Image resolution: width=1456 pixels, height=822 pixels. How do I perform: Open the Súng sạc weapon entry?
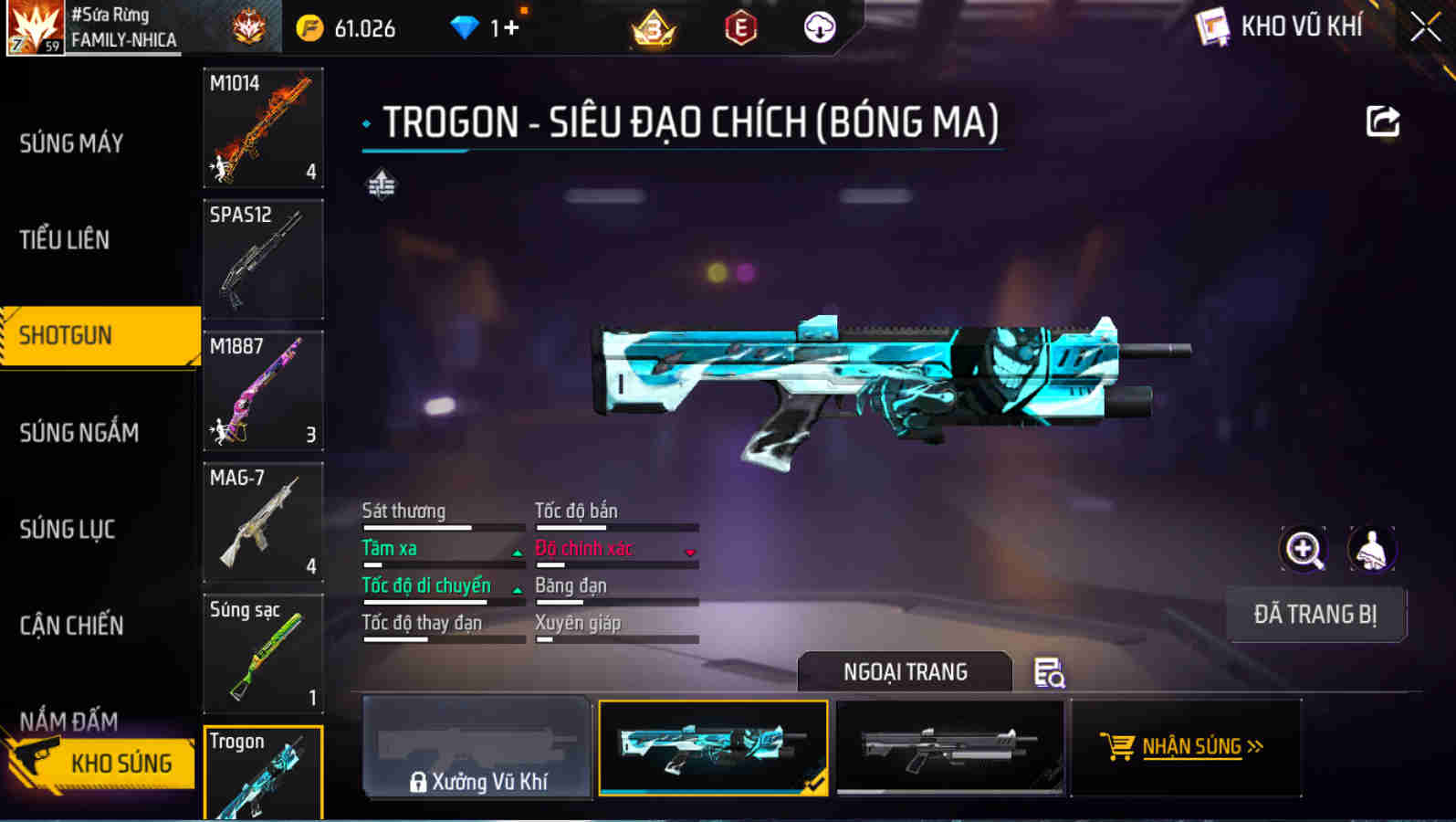coord(263,654)
